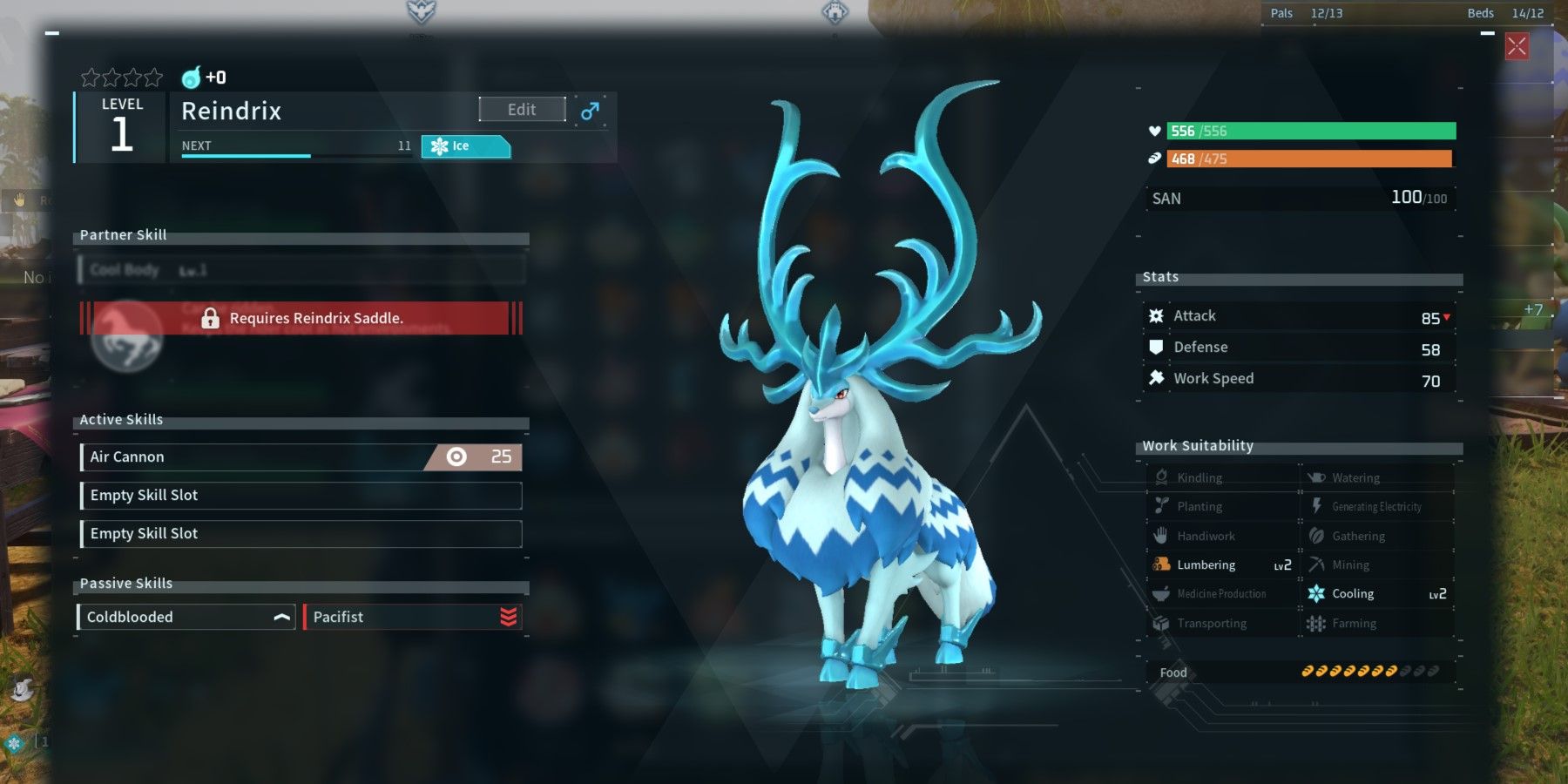
Task: Close the Pal details window
Action: (1517, 46)
